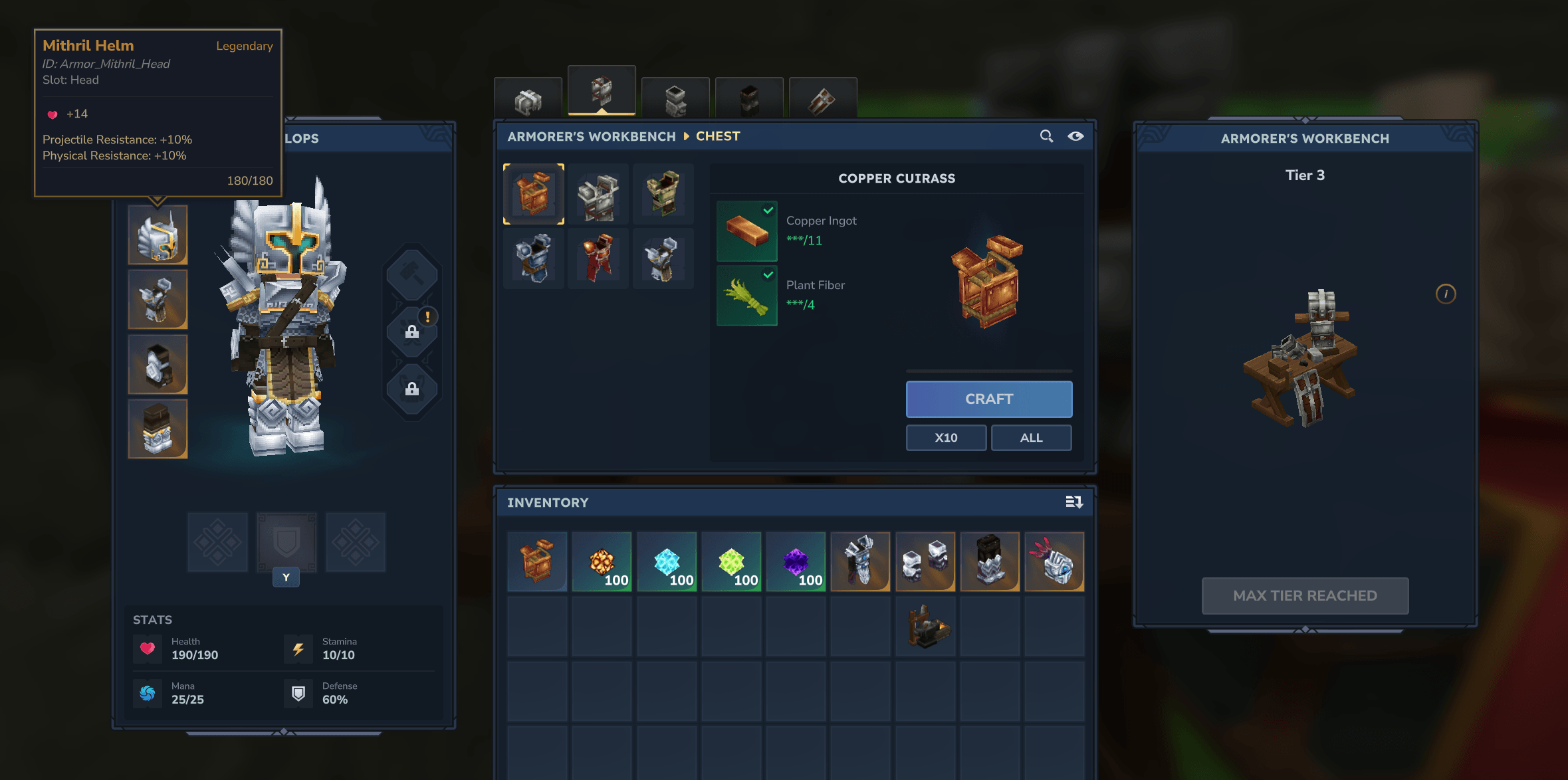Select the equipped boots slot
The height and width of the screenshot is (780, 1568).
pyautogui.click(x=158, y=429)
